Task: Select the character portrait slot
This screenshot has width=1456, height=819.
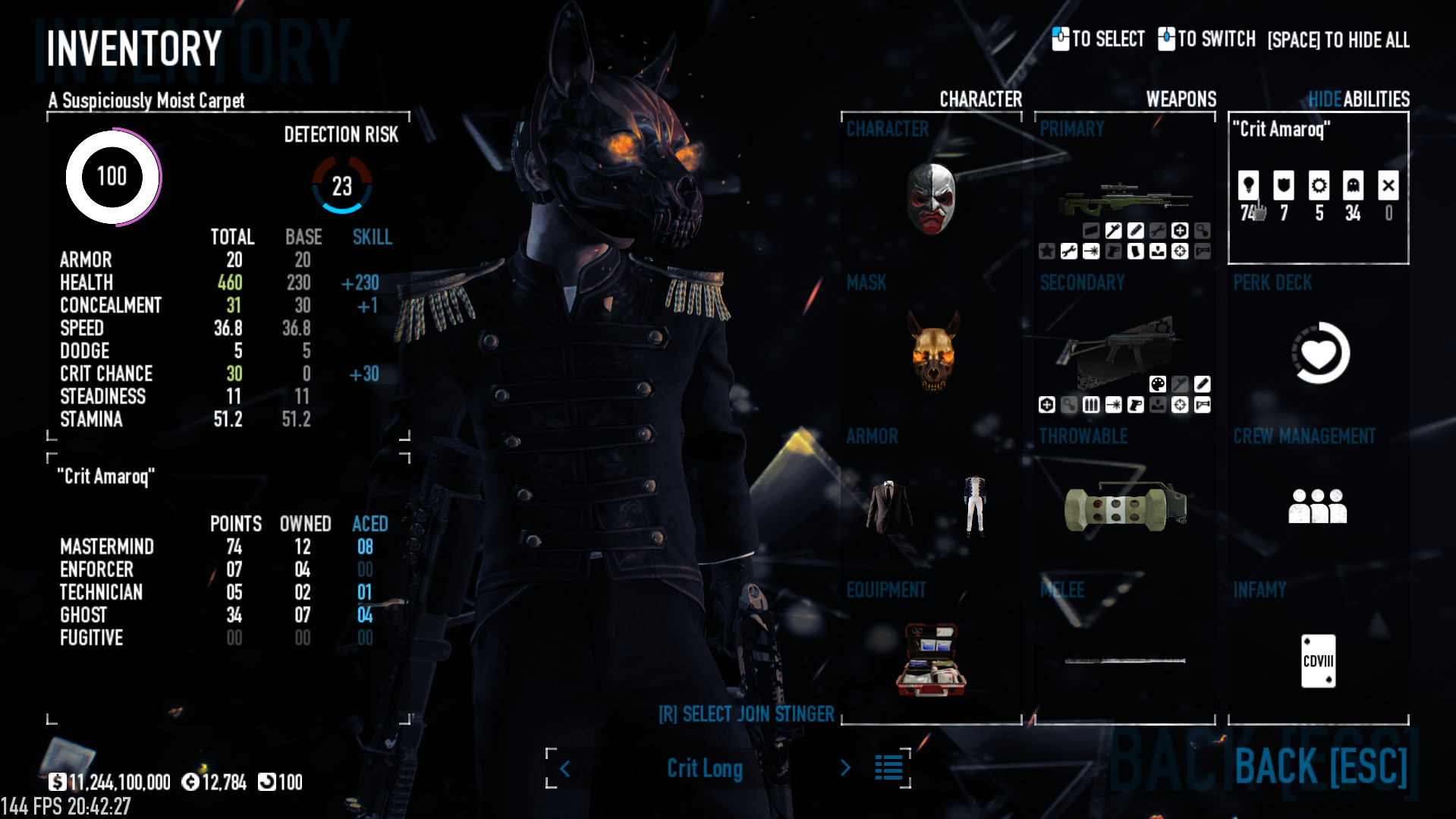Action: coord(931,199)
